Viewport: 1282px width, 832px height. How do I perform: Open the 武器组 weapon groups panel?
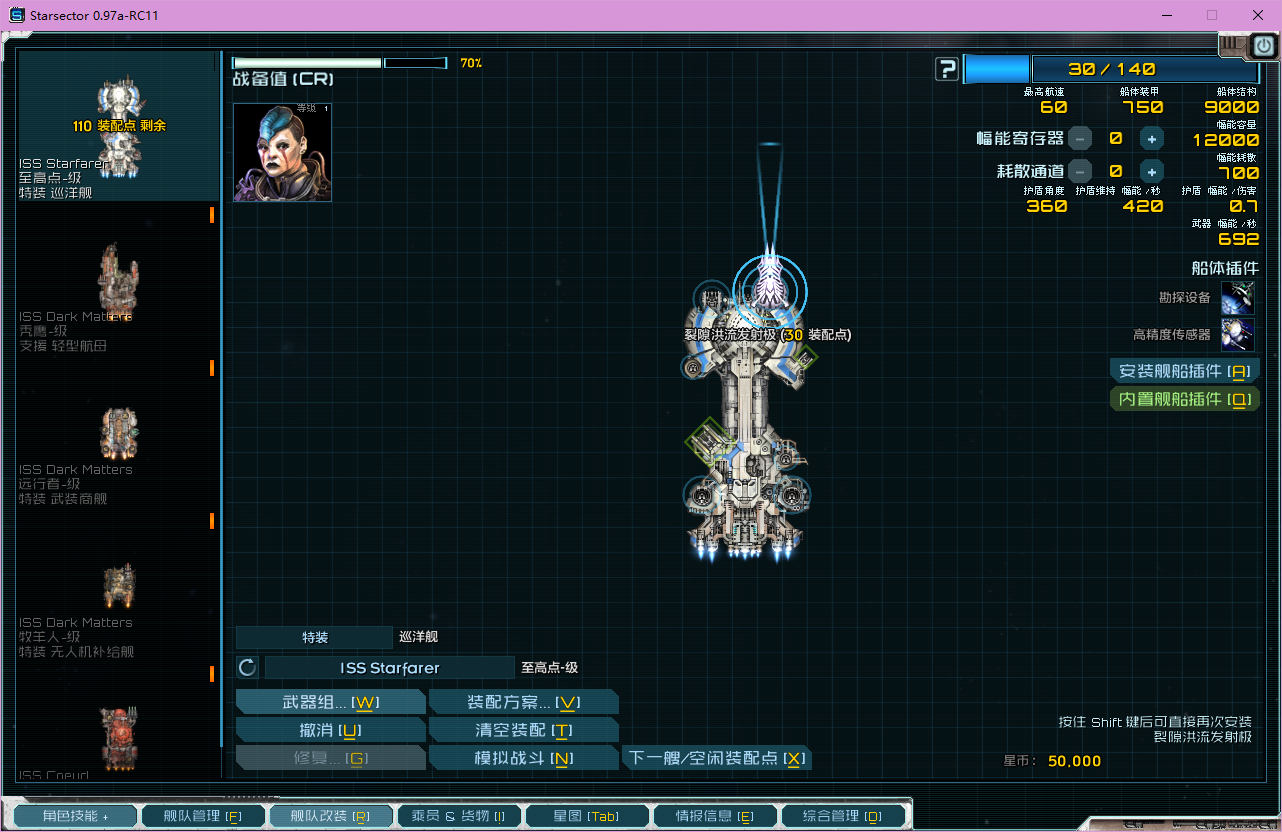330,702
